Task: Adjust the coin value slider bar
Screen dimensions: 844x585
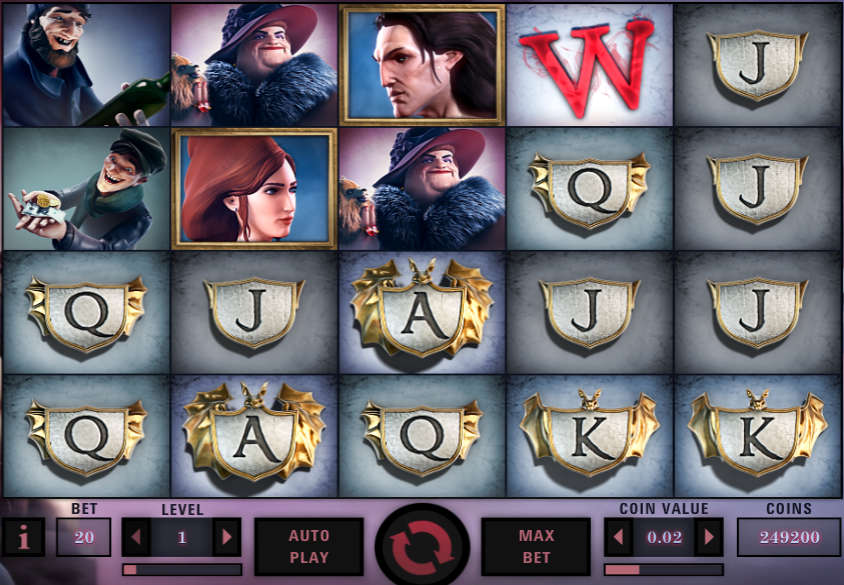Action: [x=663, y=569]
